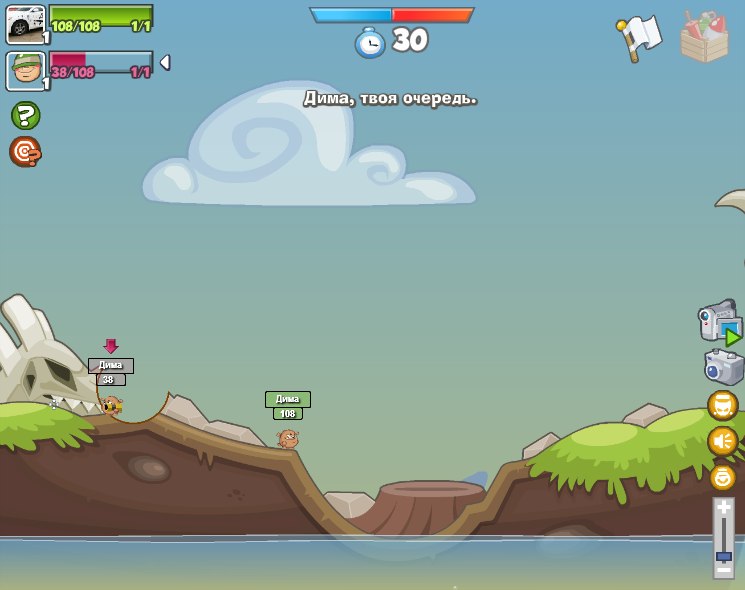Viewport: 745px width, 590px height.
Task: Toggle the orange sound speaker button
Action: tap(722, 441)
